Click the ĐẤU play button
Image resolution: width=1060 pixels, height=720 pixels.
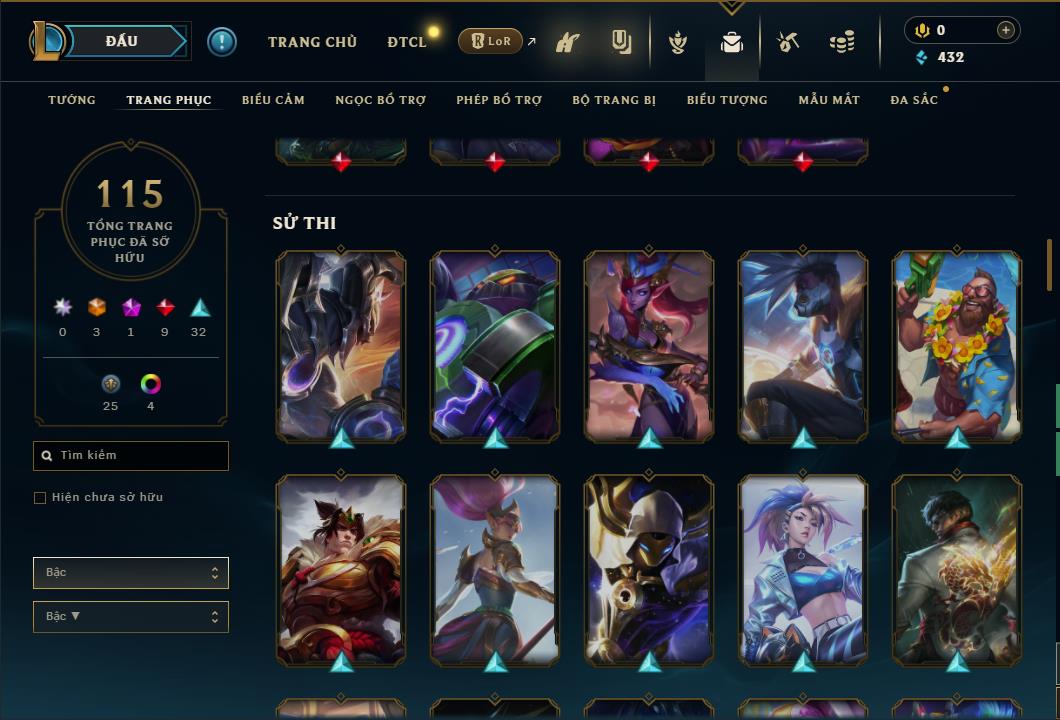pyautogui.click(x=121, y=41)
